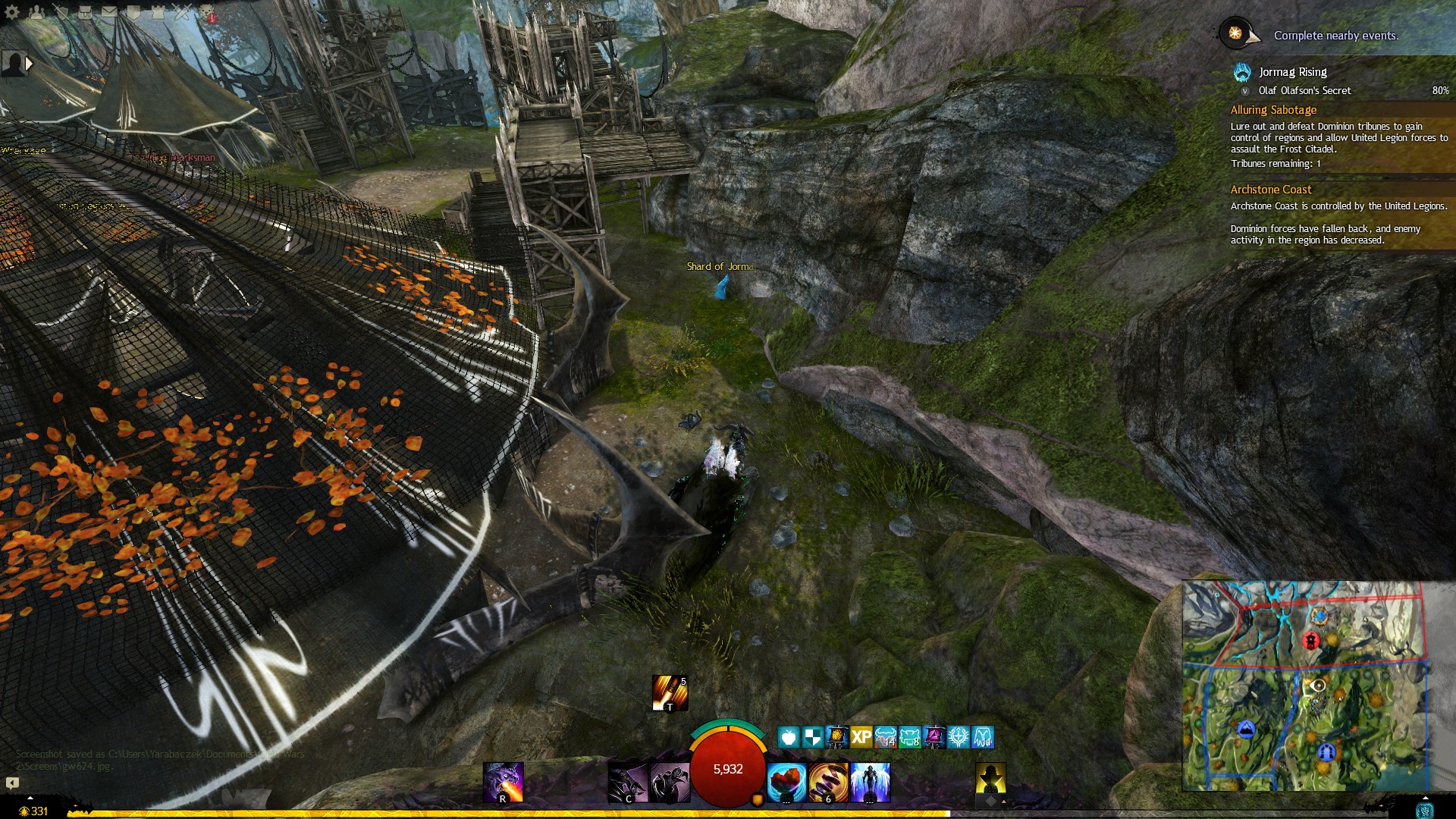Activate the crystal heart healing skill

point(786,782)
